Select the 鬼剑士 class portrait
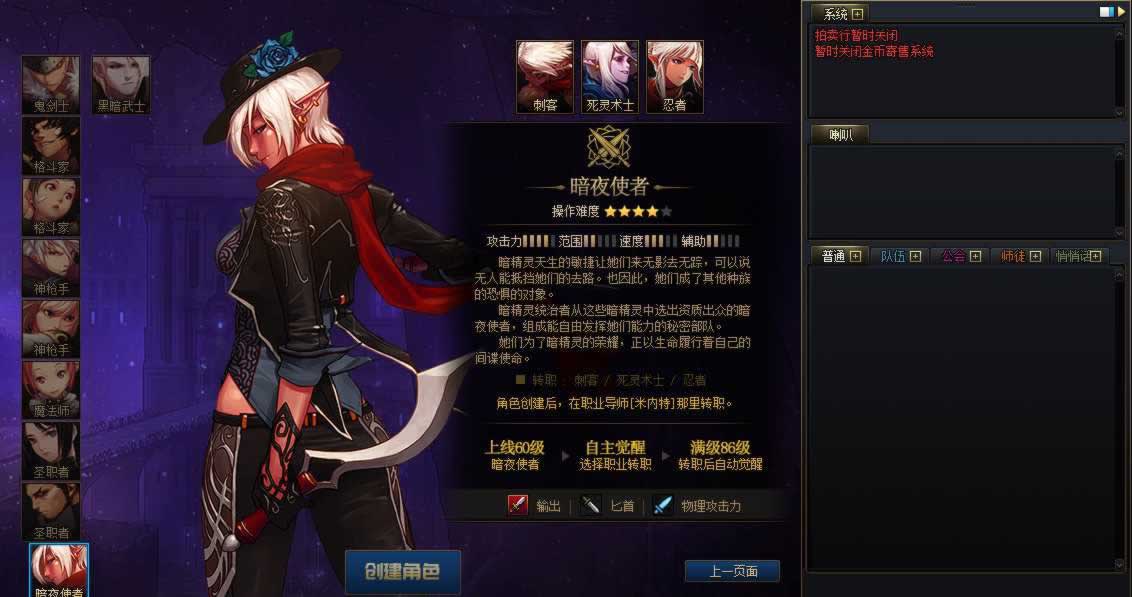This screenshot has height=597, width=1132. click(x=51, y=84)
